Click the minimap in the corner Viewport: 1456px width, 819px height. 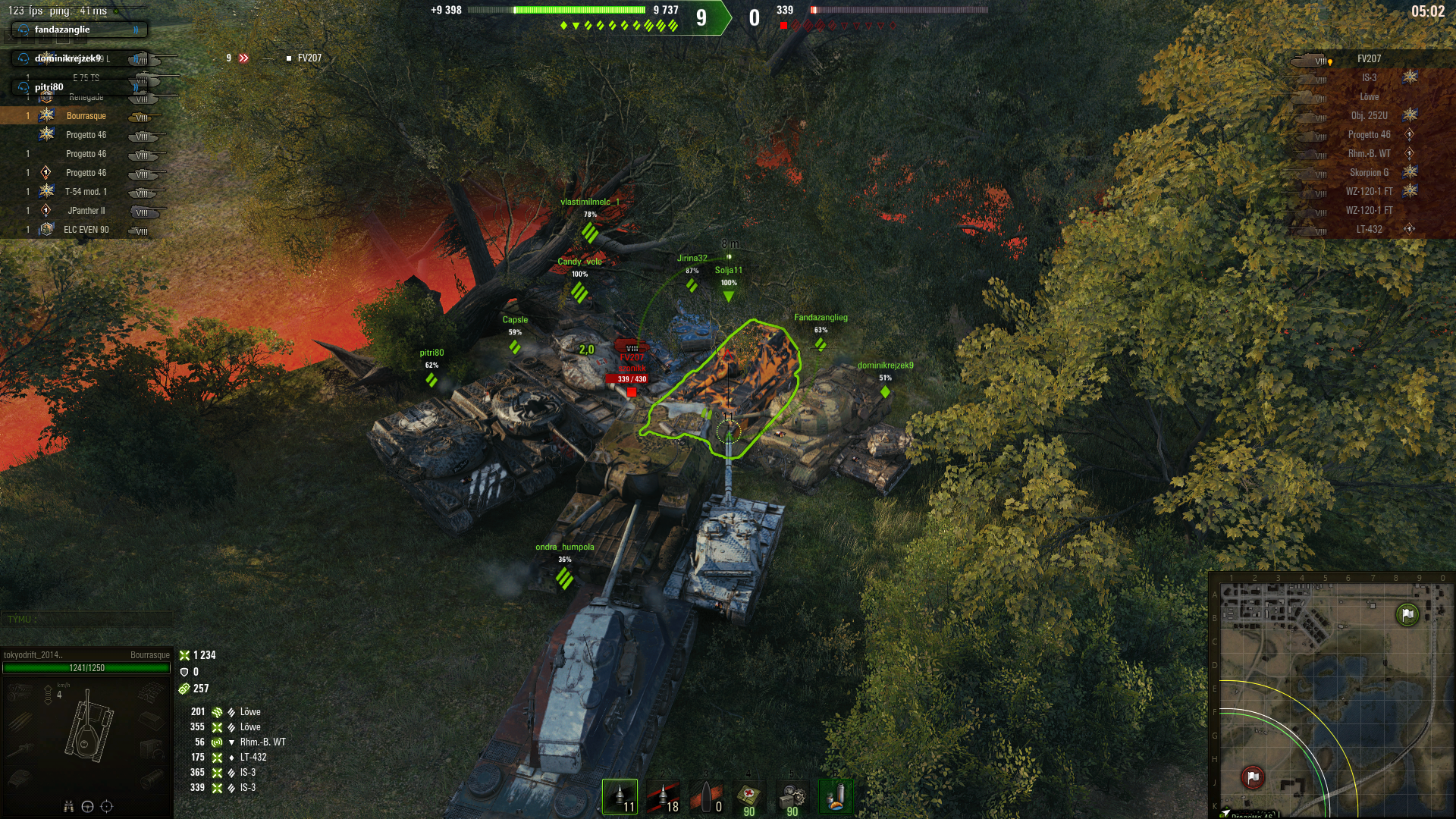[1331, 694]
